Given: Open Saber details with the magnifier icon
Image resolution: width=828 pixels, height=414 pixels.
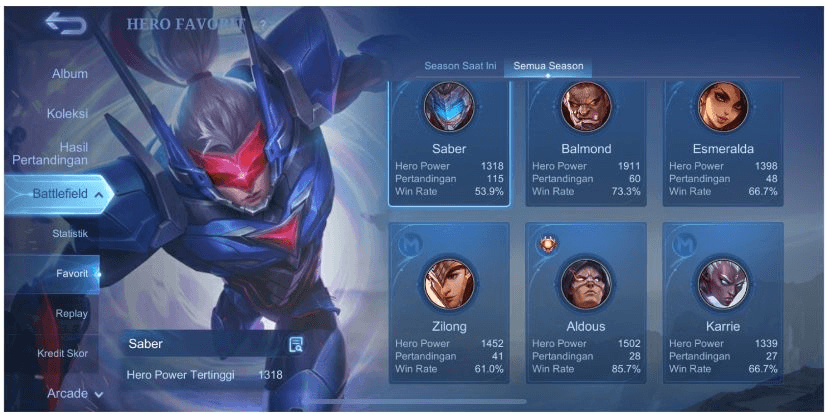Looking at the screenshot, I should click(x=296, y=344).
